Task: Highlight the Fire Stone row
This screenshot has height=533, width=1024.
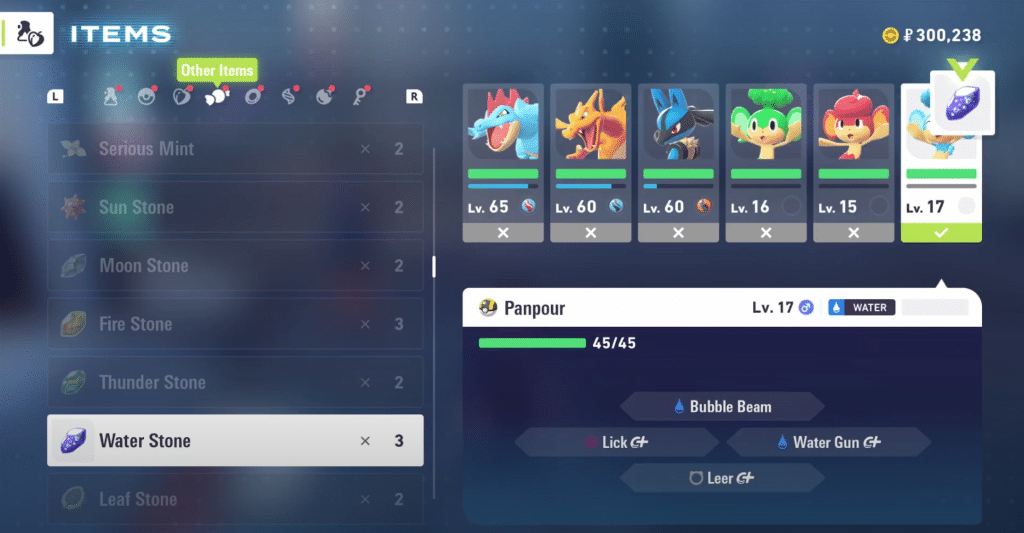Action: 235,324
